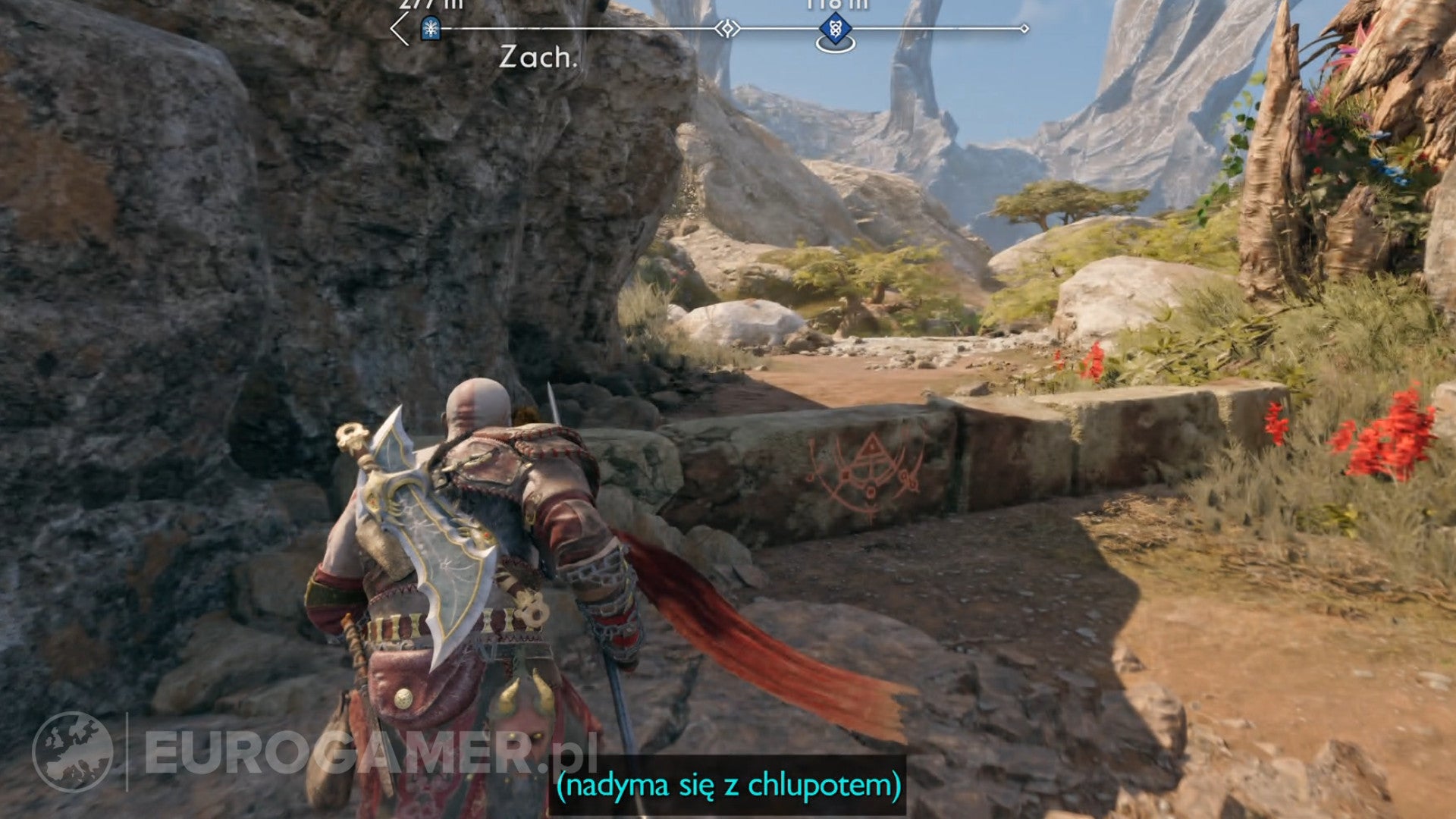1456x819 pixels.
Task: Click the small hollow diamond on the compass bar
Action: pos(726,29)
